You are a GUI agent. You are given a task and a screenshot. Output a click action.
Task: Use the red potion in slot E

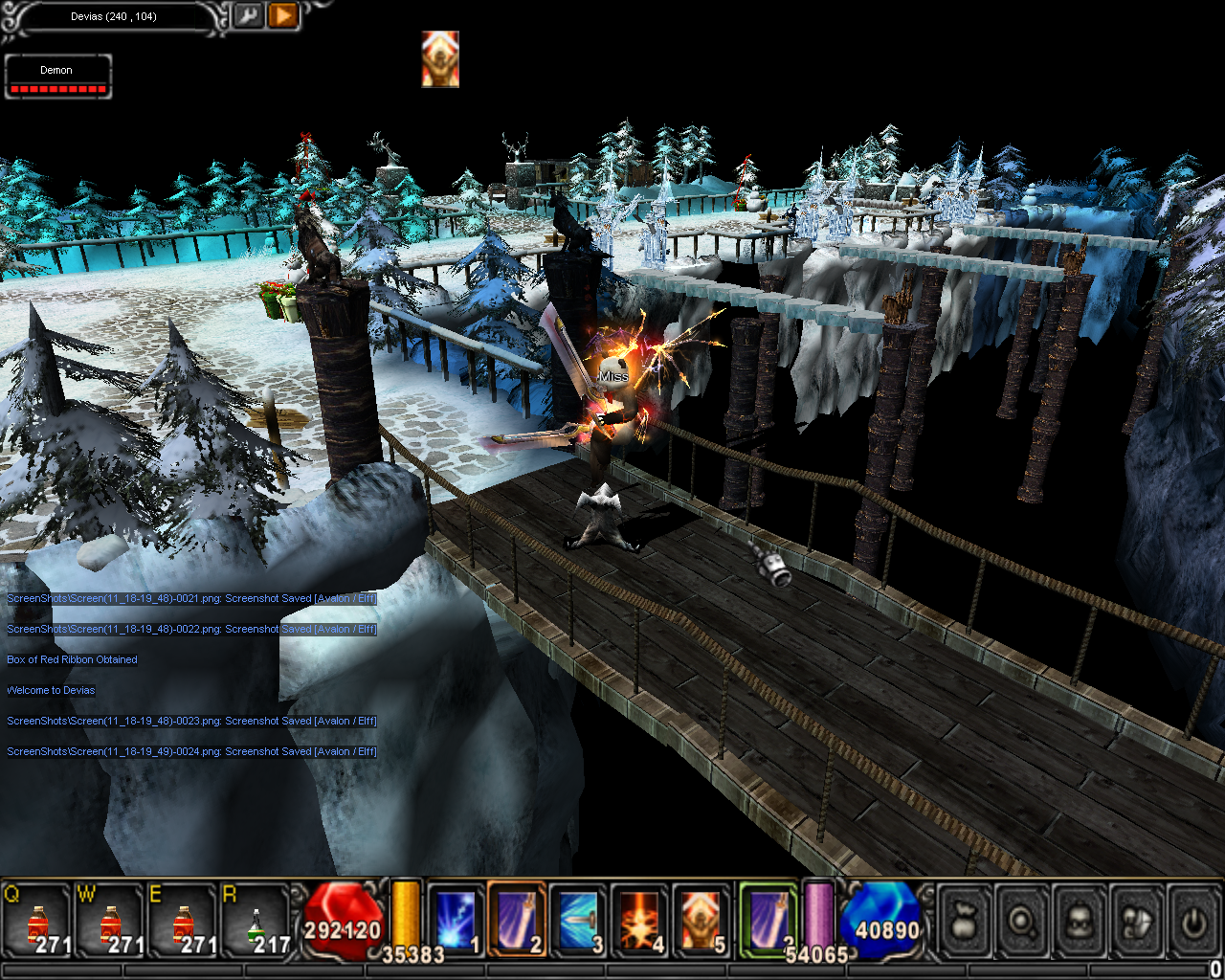pyautogui.click(x=184, y=923)
